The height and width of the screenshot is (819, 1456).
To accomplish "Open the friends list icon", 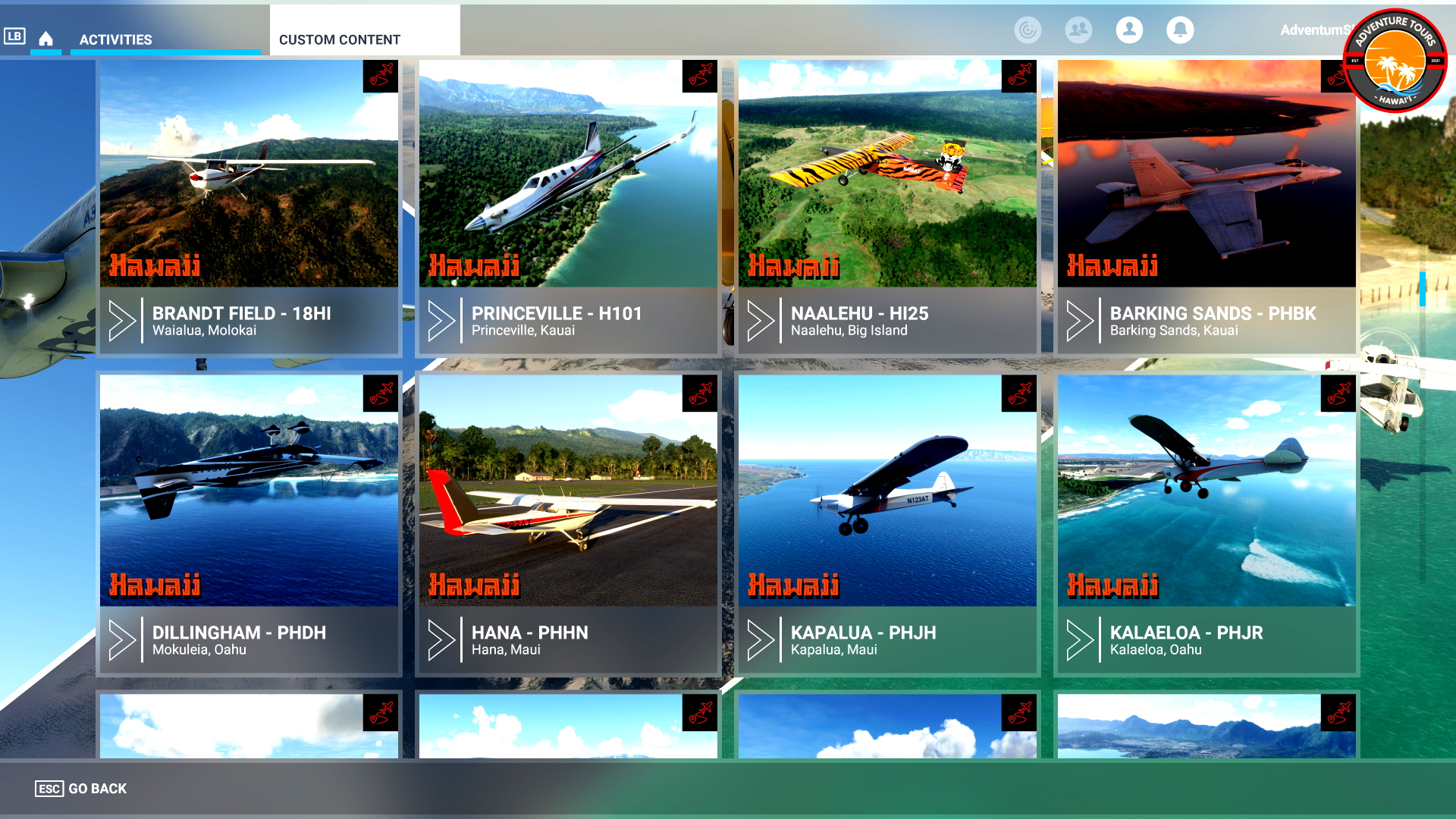I will point(1078,30).
